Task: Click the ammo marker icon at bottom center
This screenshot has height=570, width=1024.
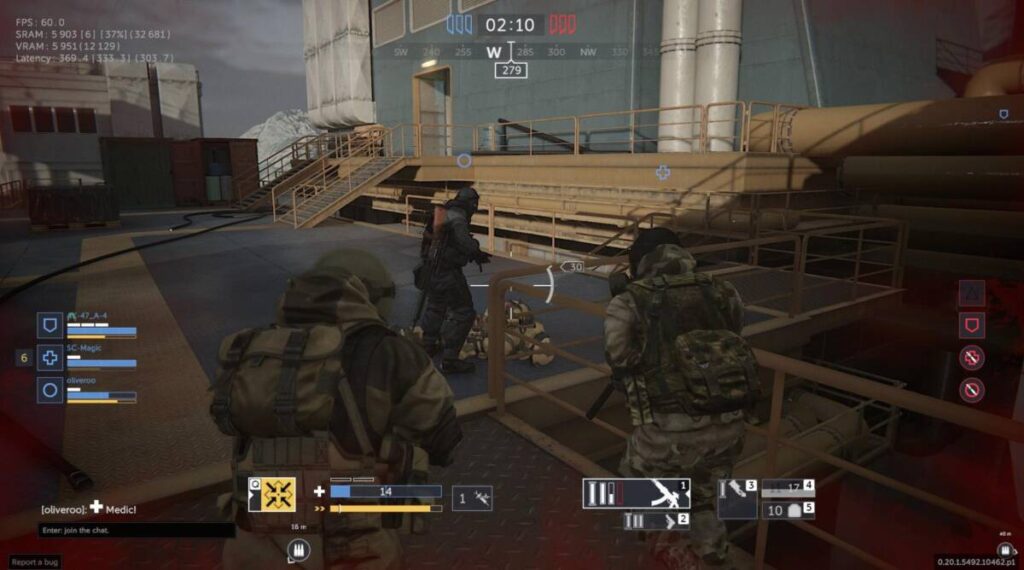Action: tap(298, 549)
